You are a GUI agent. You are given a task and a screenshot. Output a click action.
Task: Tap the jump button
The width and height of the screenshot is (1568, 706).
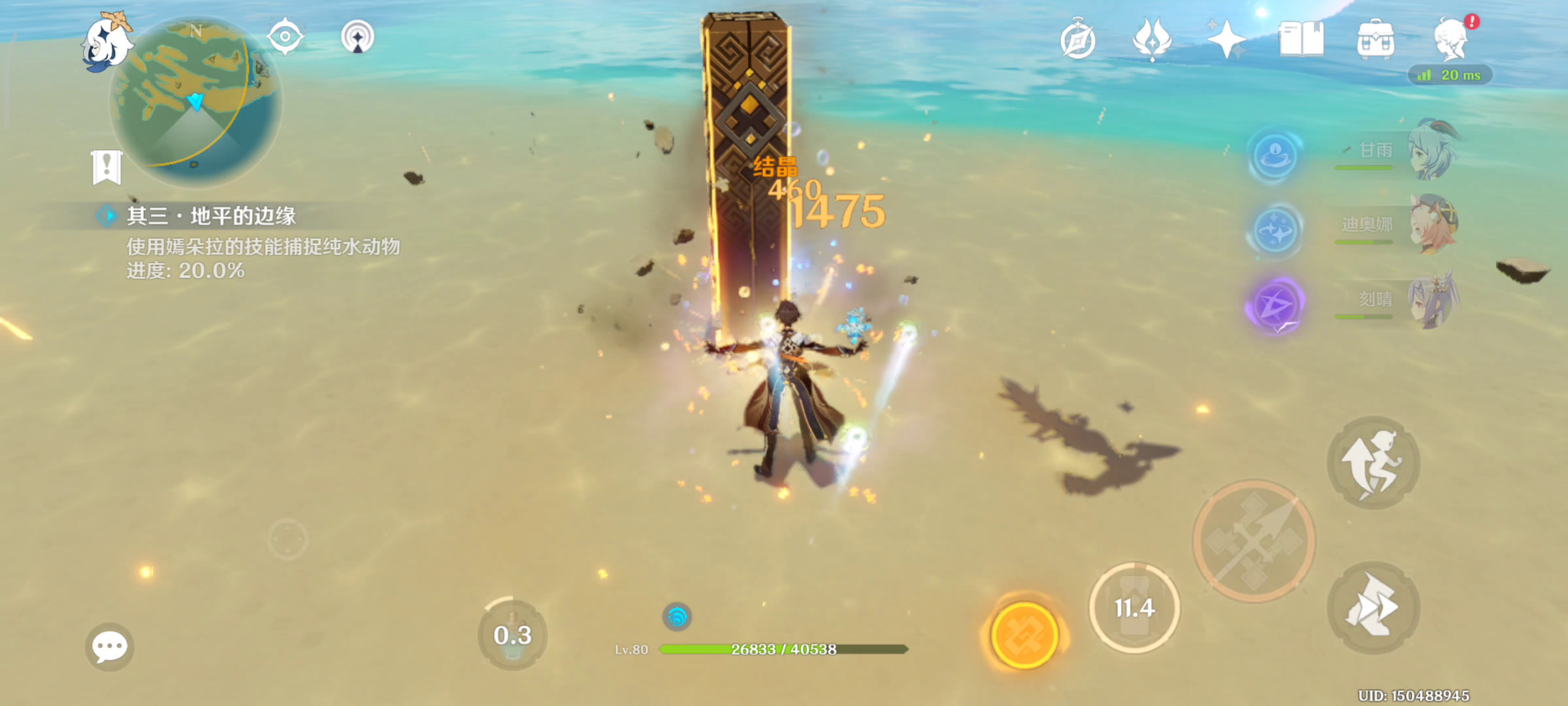point(1373,463)
